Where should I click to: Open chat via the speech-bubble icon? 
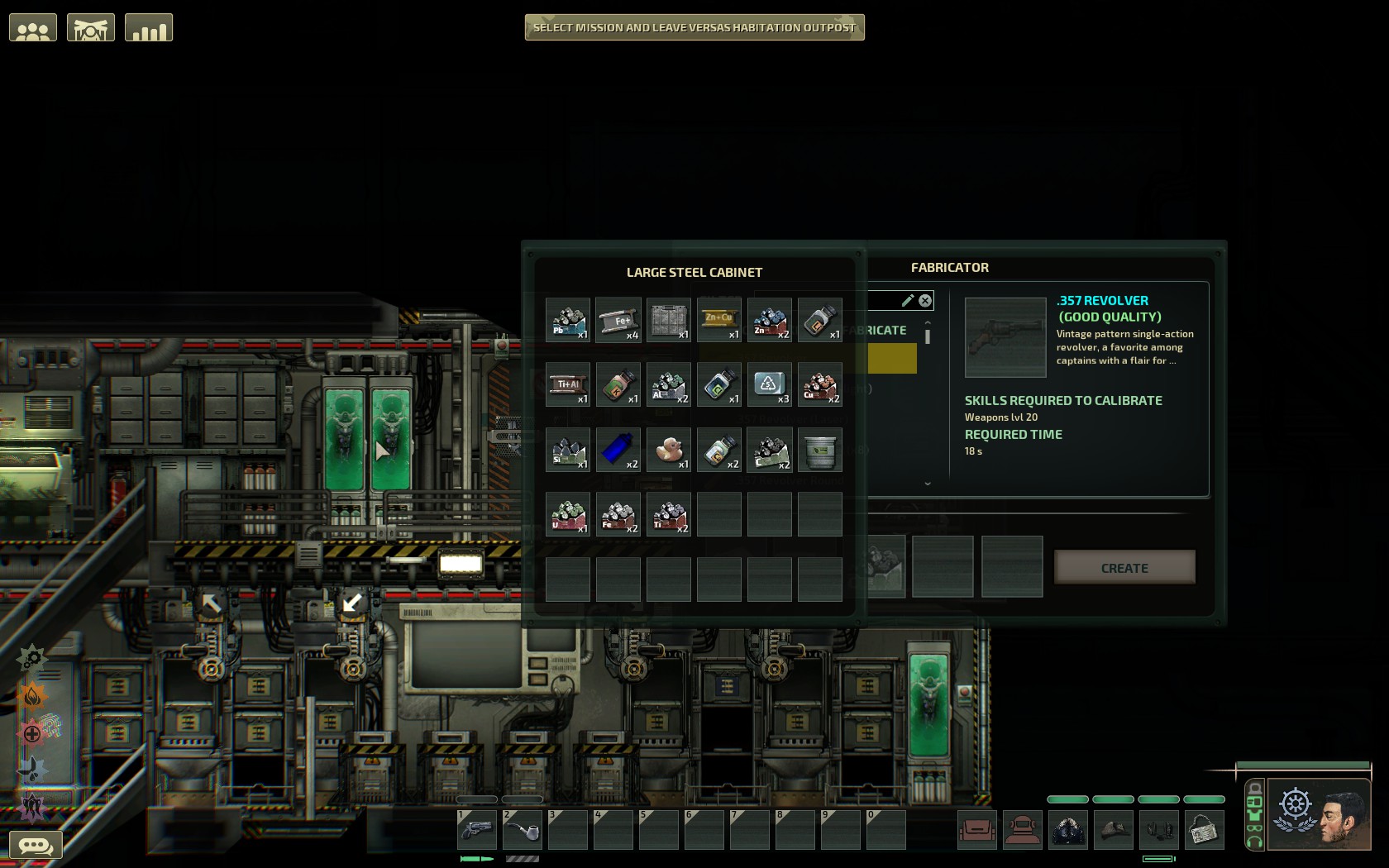[x=35, y=843]
